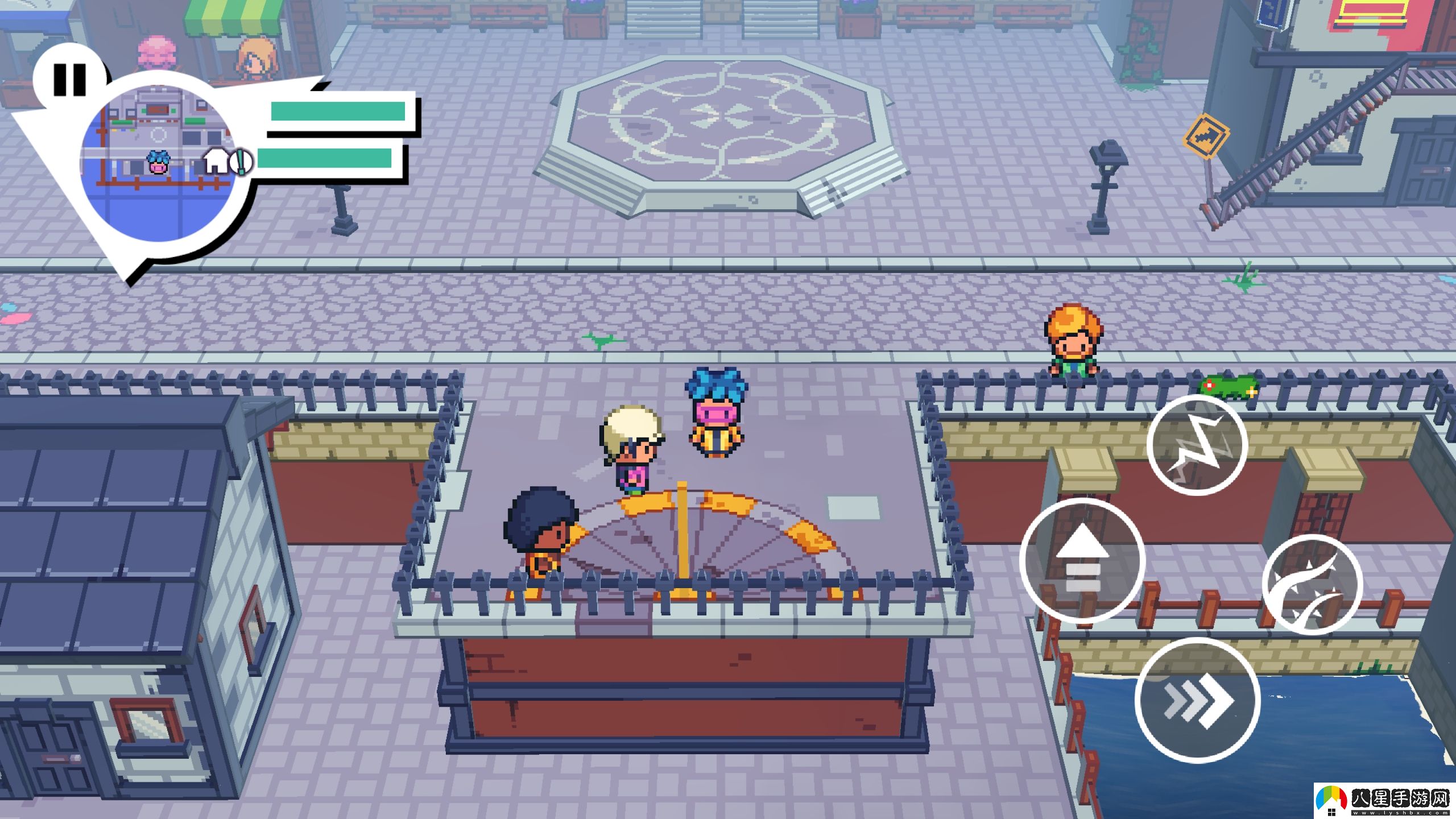1456x819 pixels.
Task: Pause the game with the pause button
Action: 69,80
